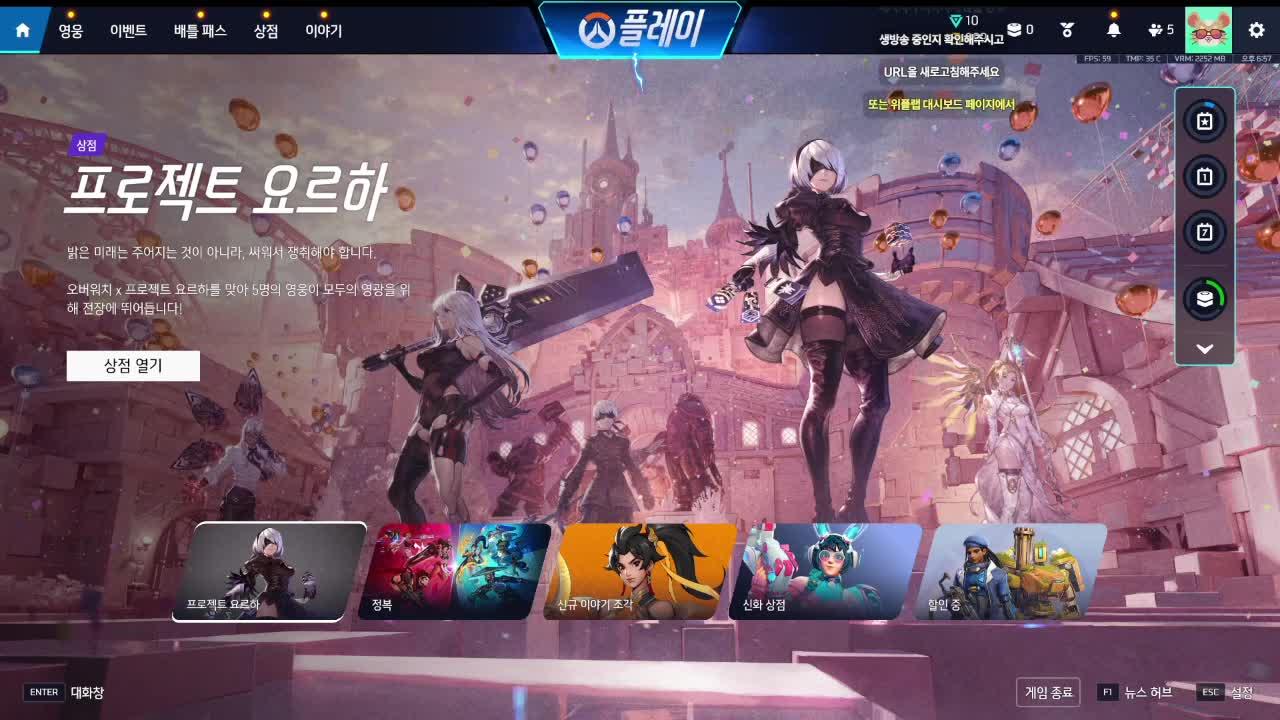Click the mouse player avatar portrait
The width and height of the screenshot is (1280, 720).
pos(1207,30)
